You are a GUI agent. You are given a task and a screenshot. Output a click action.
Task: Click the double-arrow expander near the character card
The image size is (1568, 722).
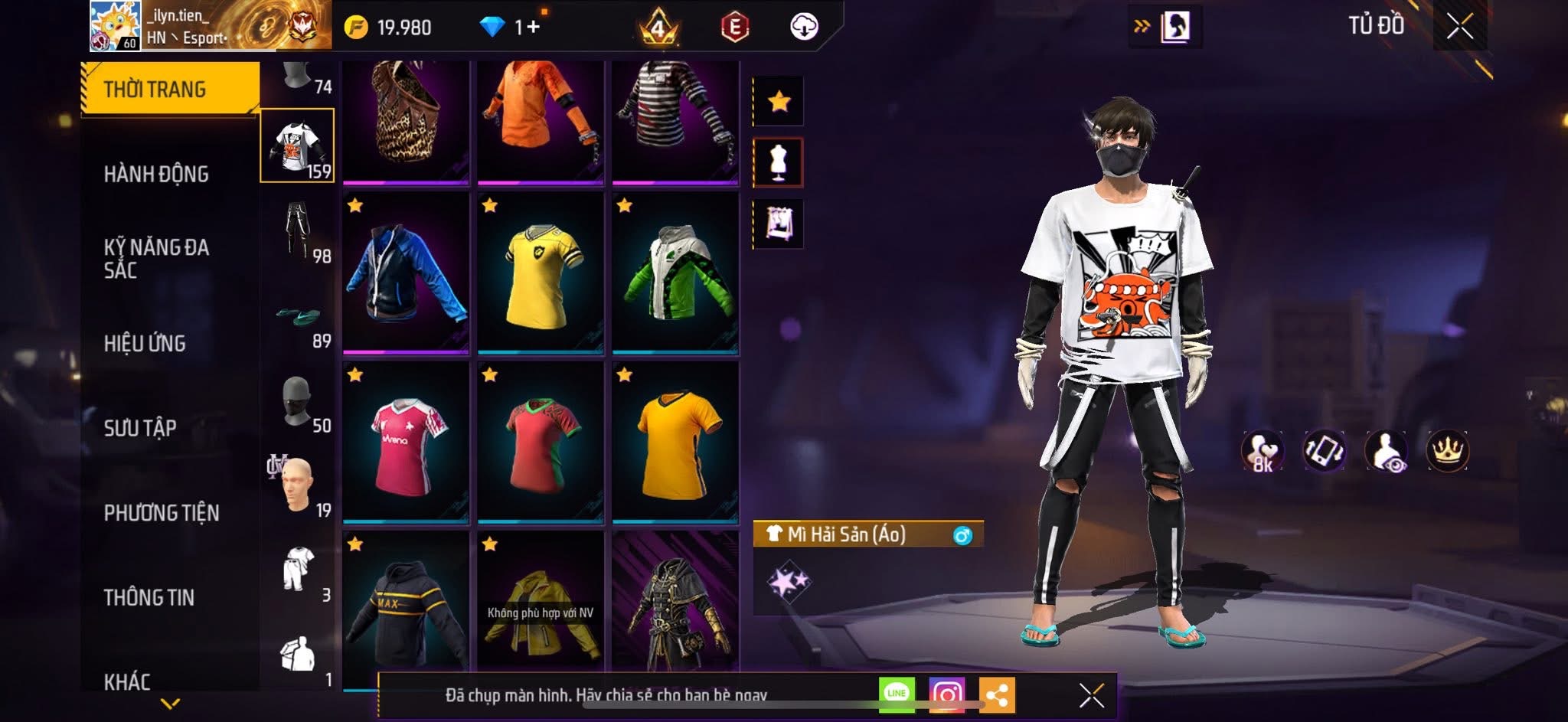coord(1142,25)
